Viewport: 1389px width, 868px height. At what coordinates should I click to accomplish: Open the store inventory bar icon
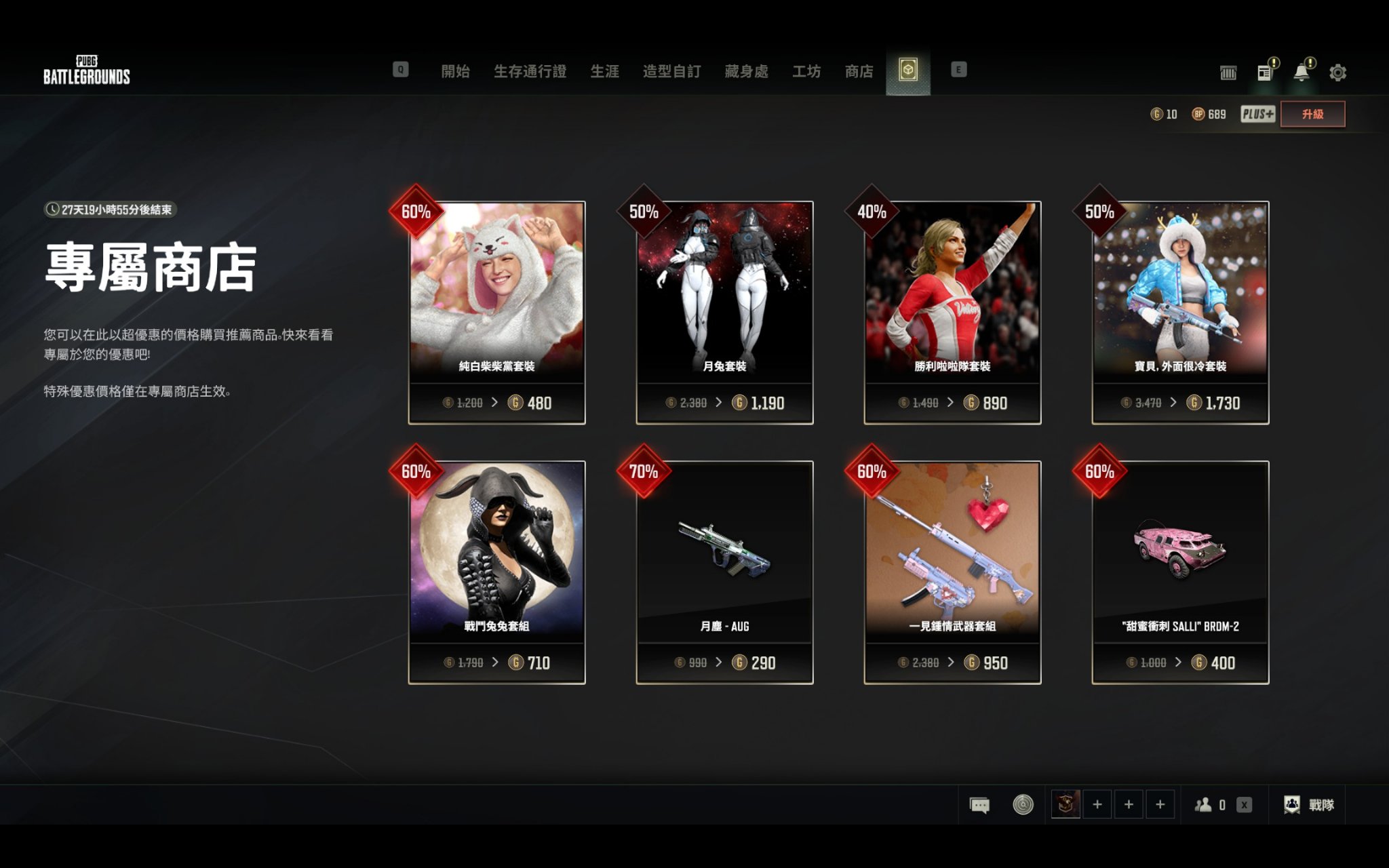tap(1229, 71)
